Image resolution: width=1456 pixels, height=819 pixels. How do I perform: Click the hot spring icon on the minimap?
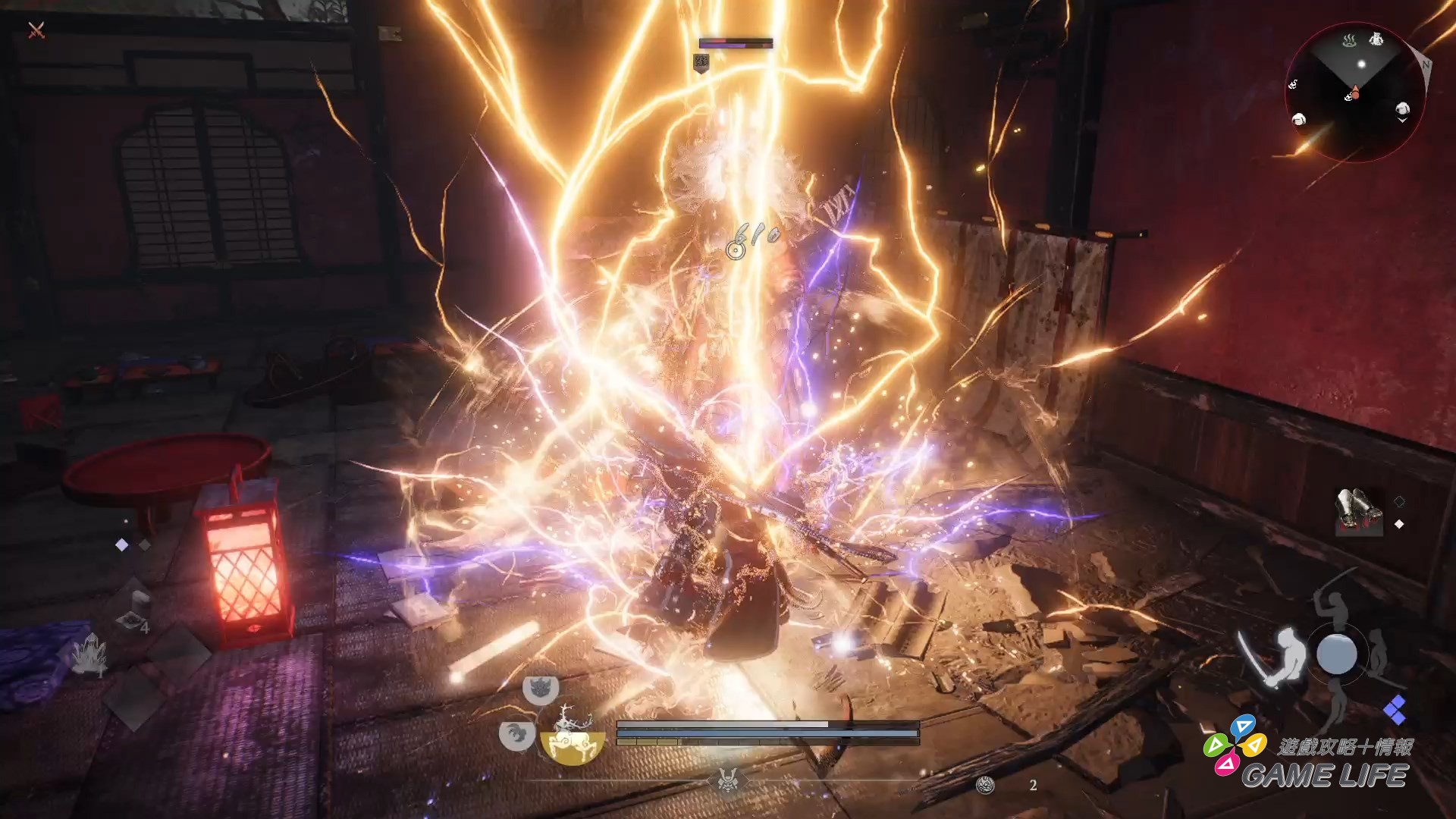click(x=1350, y=40)
